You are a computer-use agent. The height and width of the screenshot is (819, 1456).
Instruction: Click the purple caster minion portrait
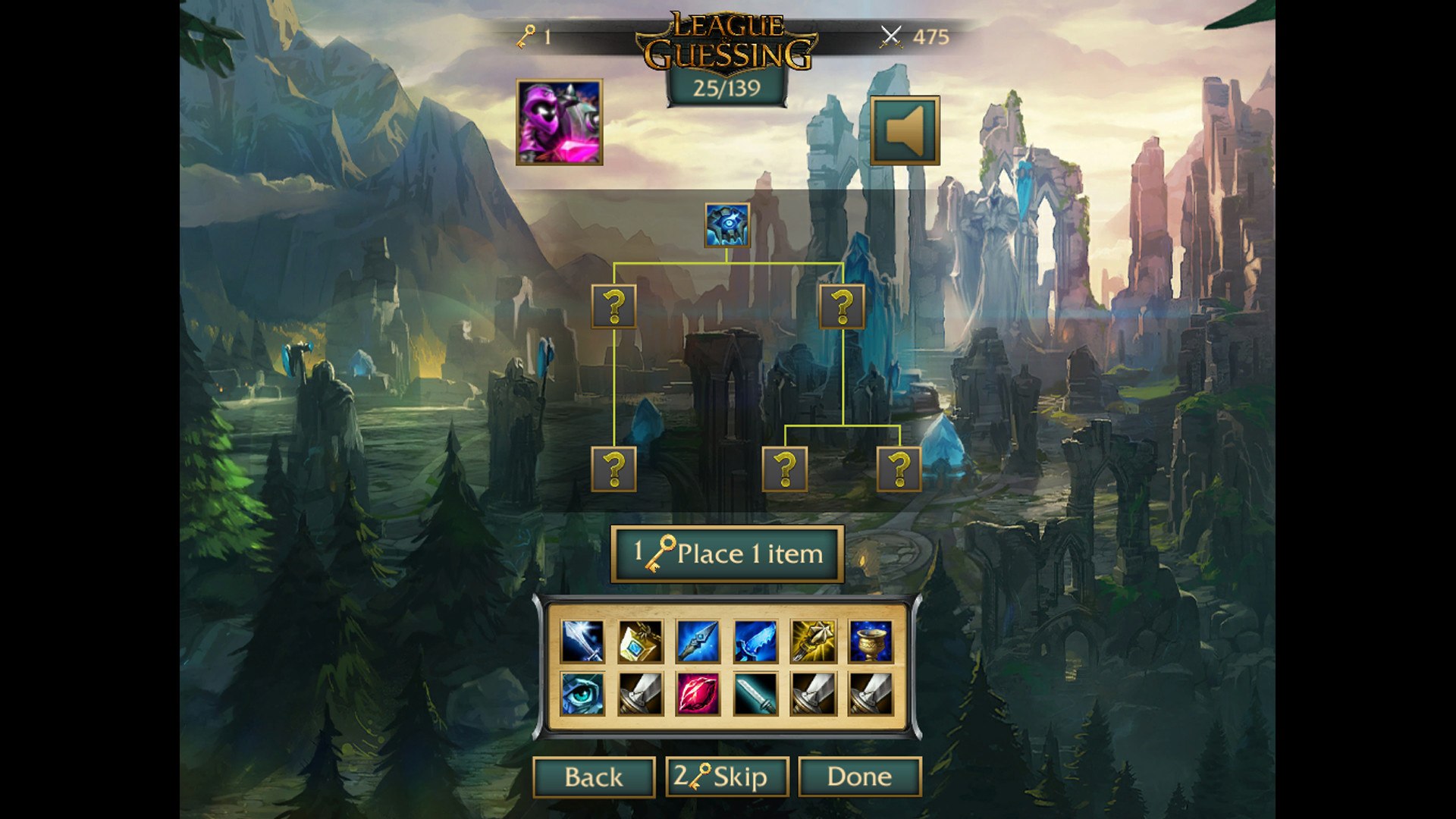point(560,122)
